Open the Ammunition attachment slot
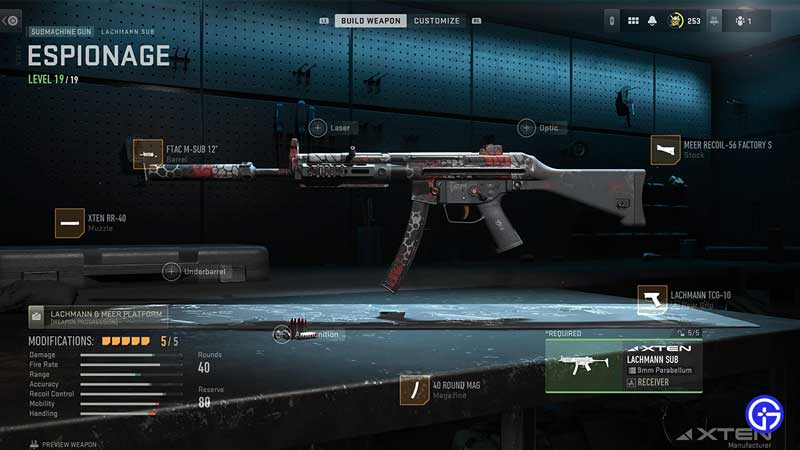The height and width of the screenshot is (450, 800). pos(283,334)
